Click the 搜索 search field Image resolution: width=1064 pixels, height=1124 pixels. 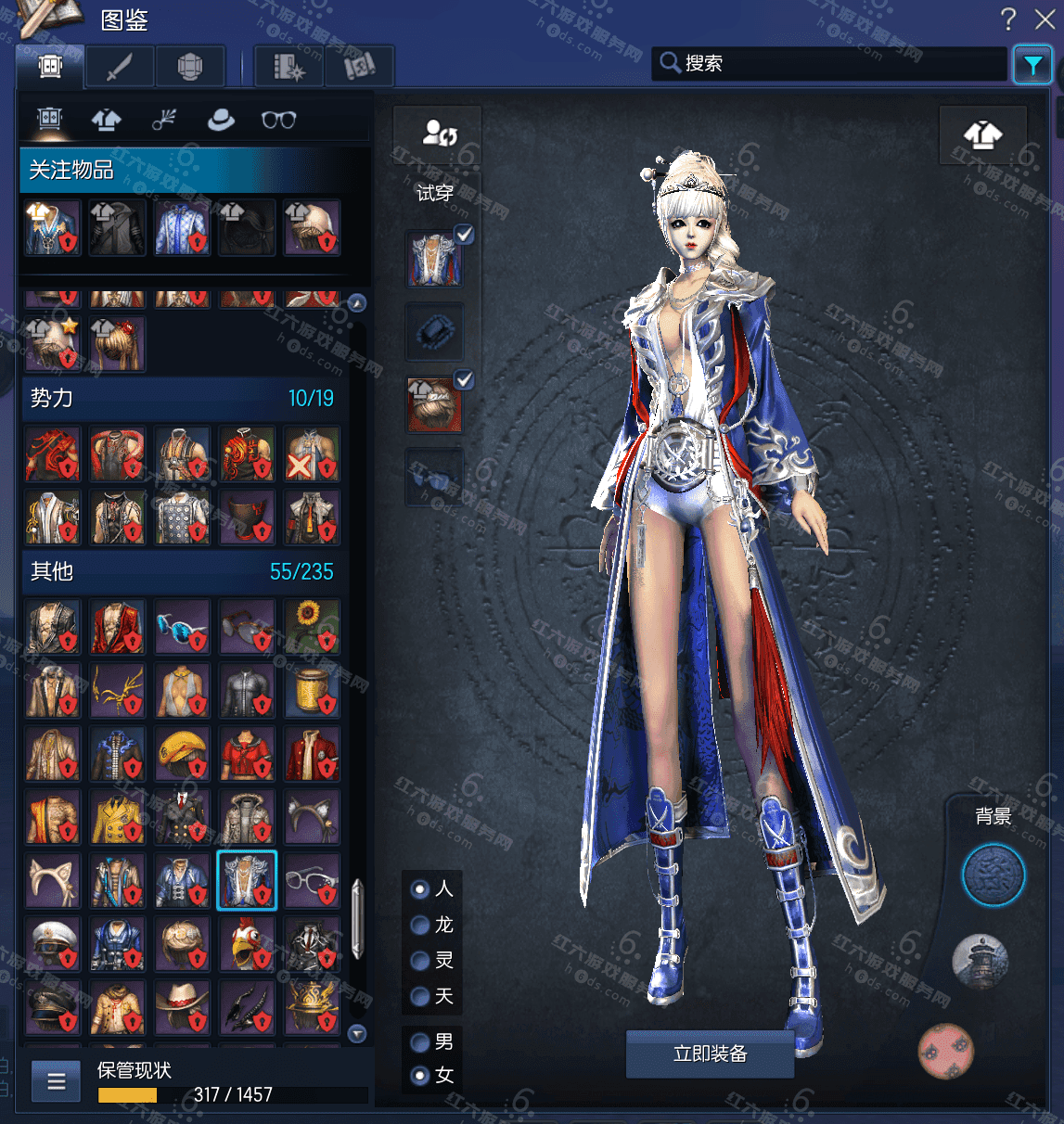click(x=830, y=63)
